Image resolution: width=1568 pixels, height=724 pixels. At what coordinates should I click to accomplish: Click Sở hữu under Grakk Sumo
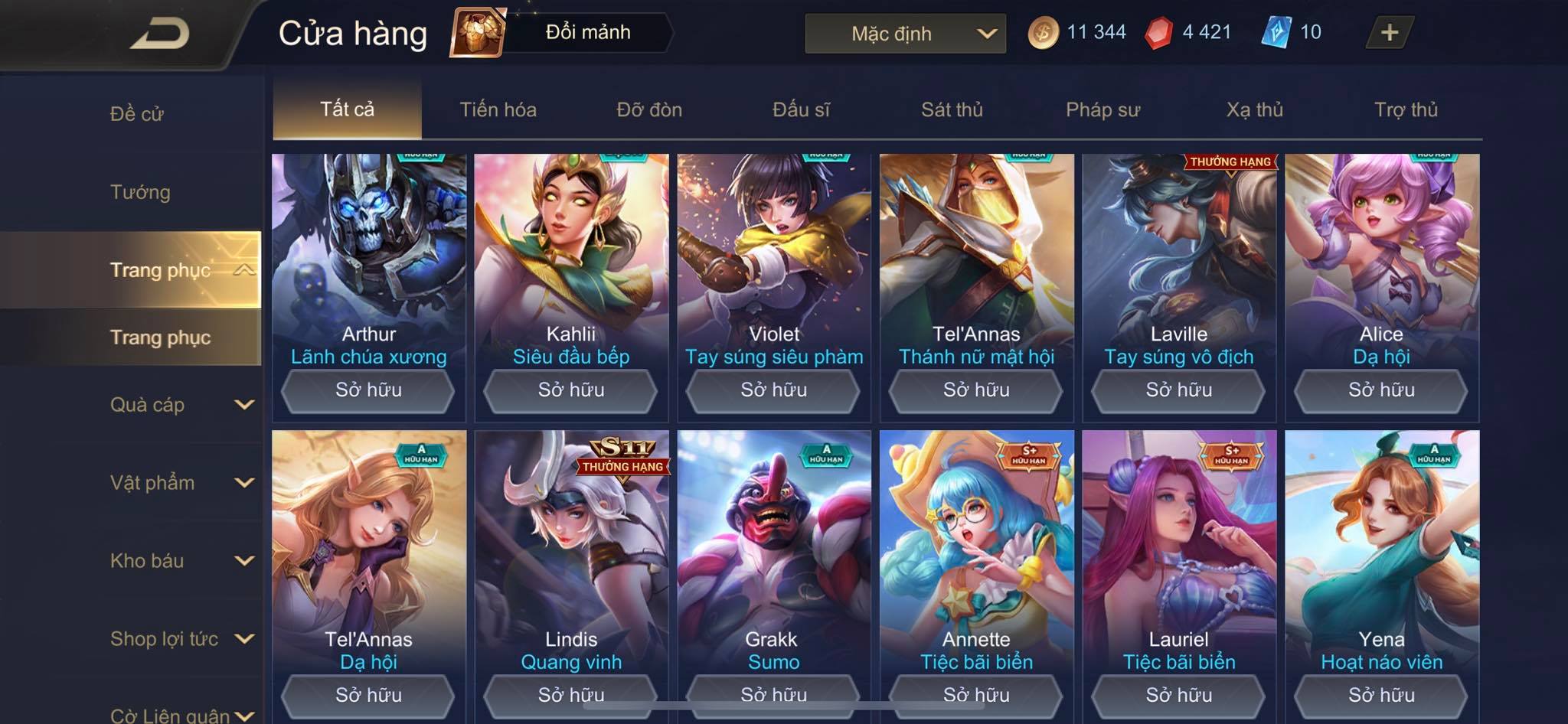click(773, 694)
